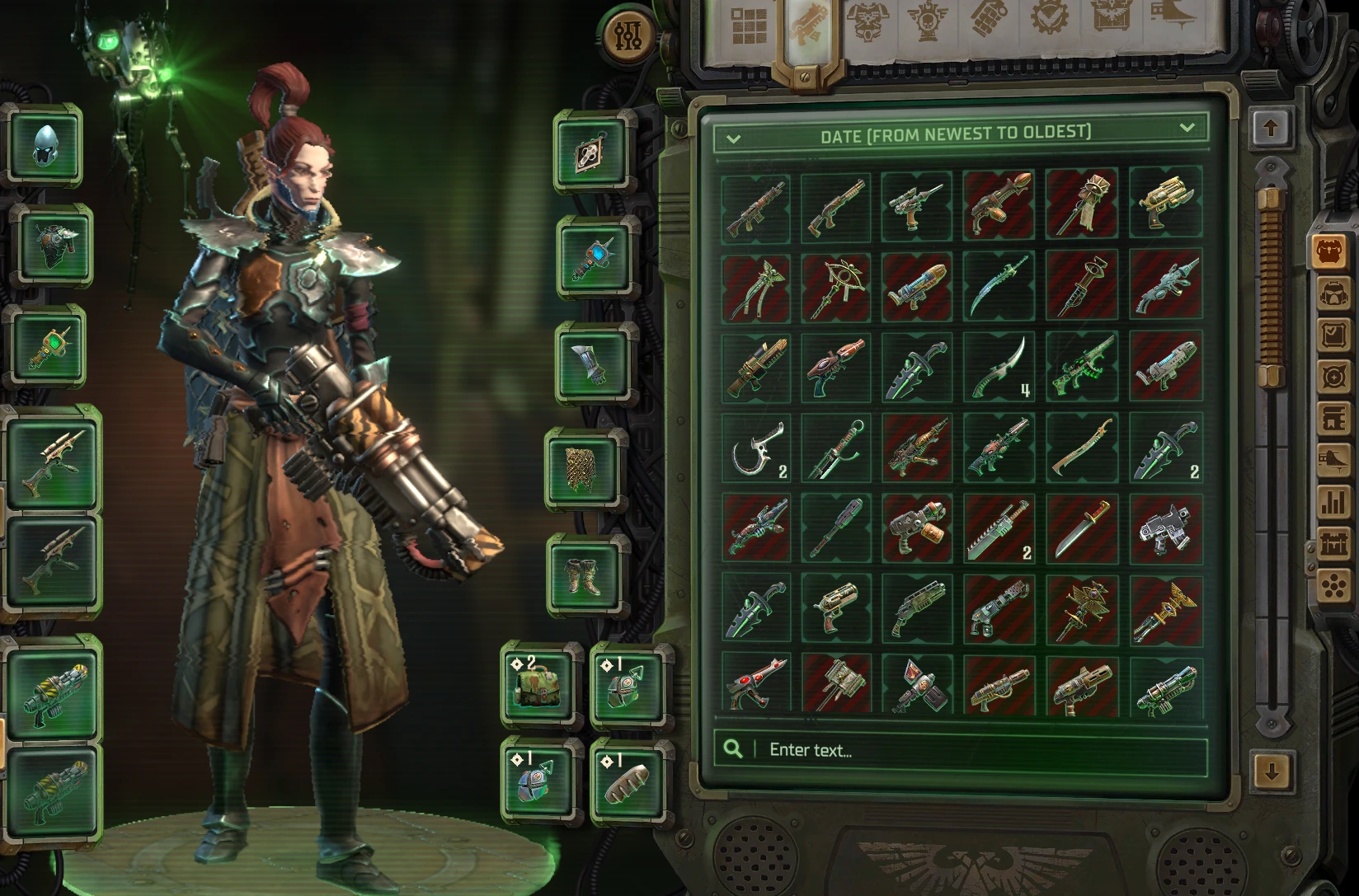Select the helmet slot on the character

coord(47,145)
